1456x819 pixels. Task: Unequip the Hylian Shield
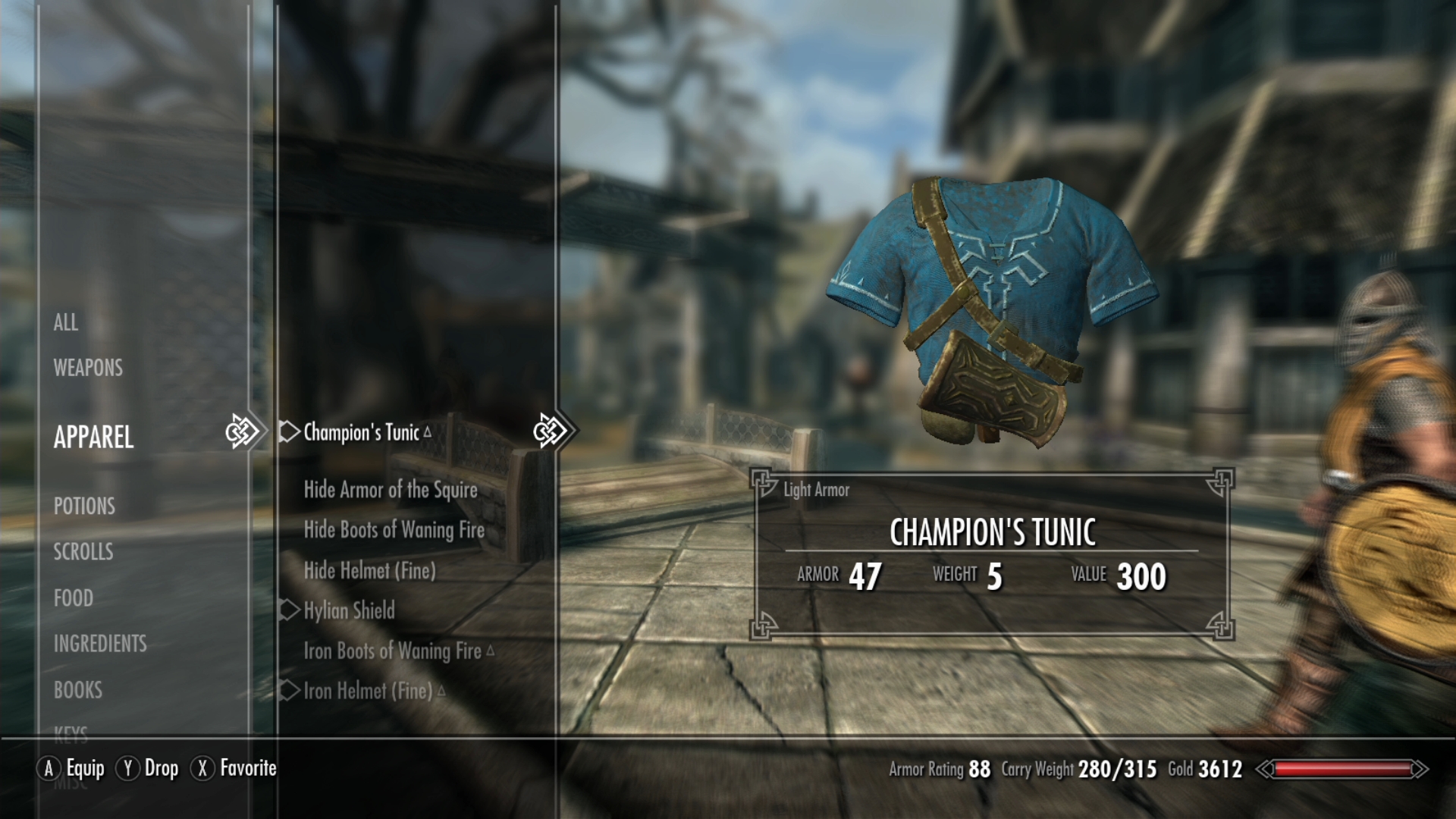tap(348, 610)
